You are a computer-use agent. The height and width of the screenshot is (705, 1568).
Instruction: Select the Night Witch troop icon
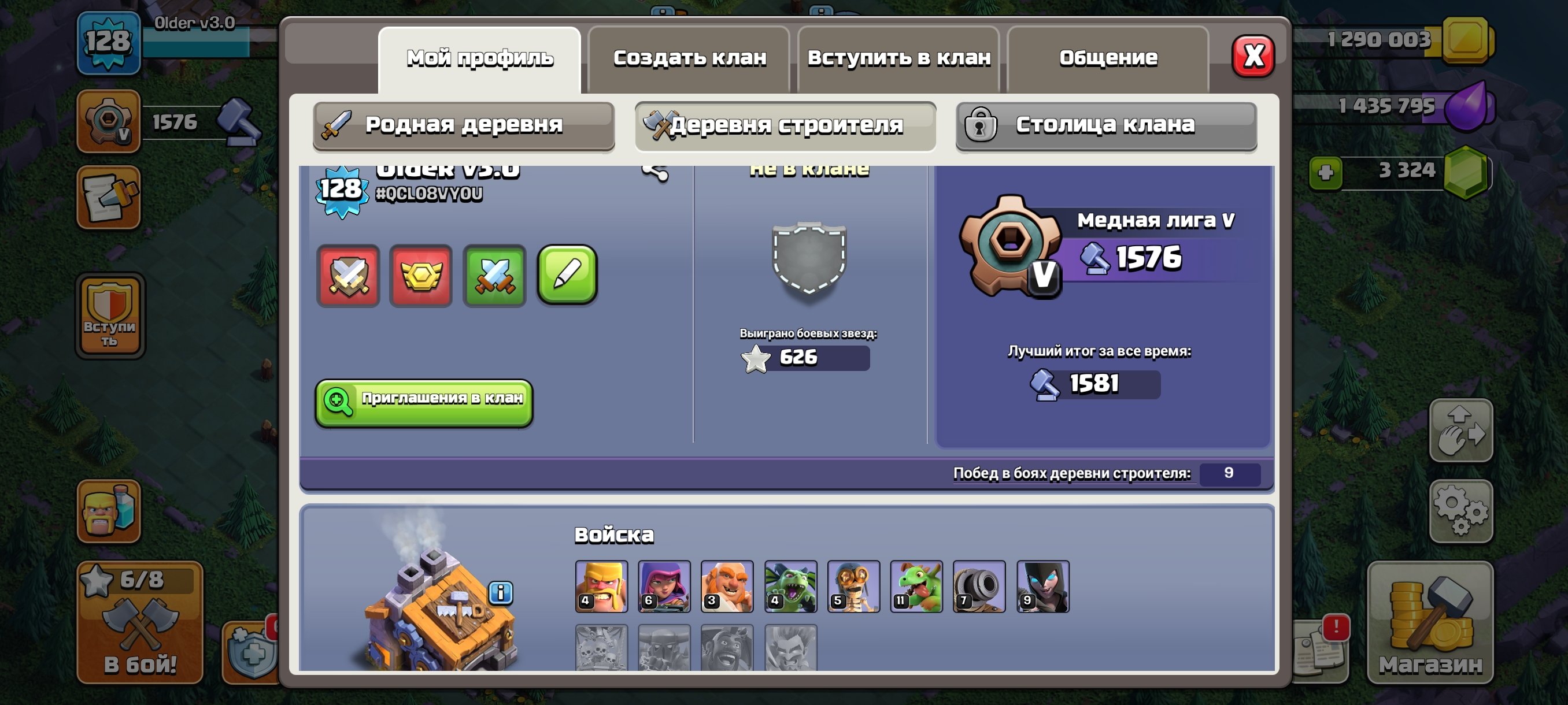(1042, 586)
